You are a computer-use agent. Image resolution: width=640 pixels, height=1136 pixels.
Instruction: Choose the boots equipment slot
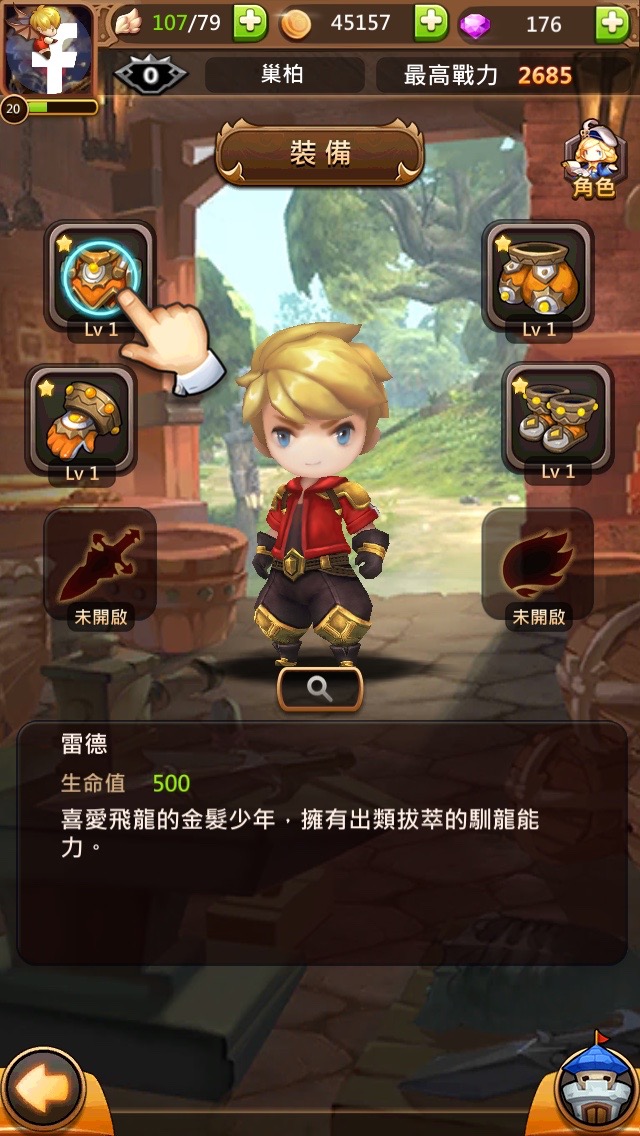point(557,418)
